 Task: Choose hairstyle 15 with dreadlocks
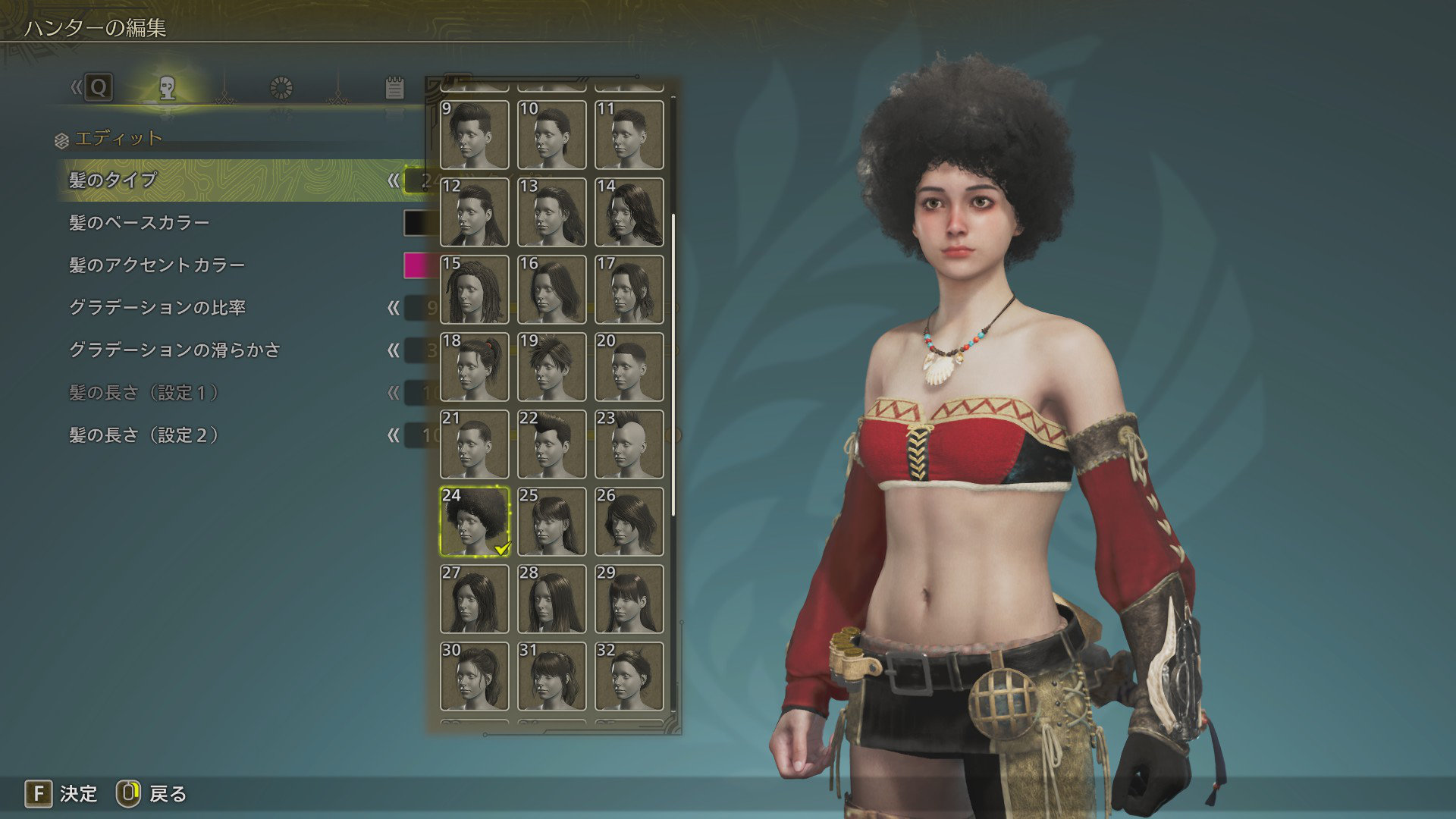pyautogui.click(x=475, y=290)
